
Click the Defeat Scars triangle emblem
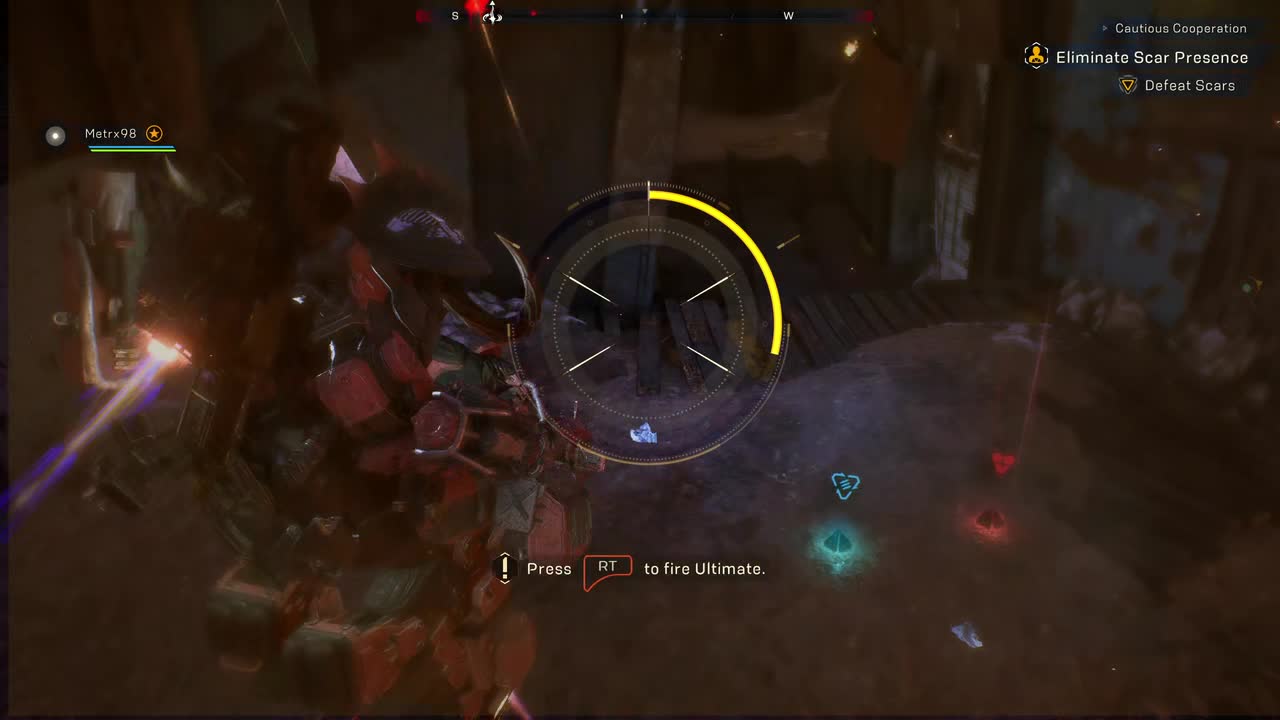click(x=1127, y=85)
